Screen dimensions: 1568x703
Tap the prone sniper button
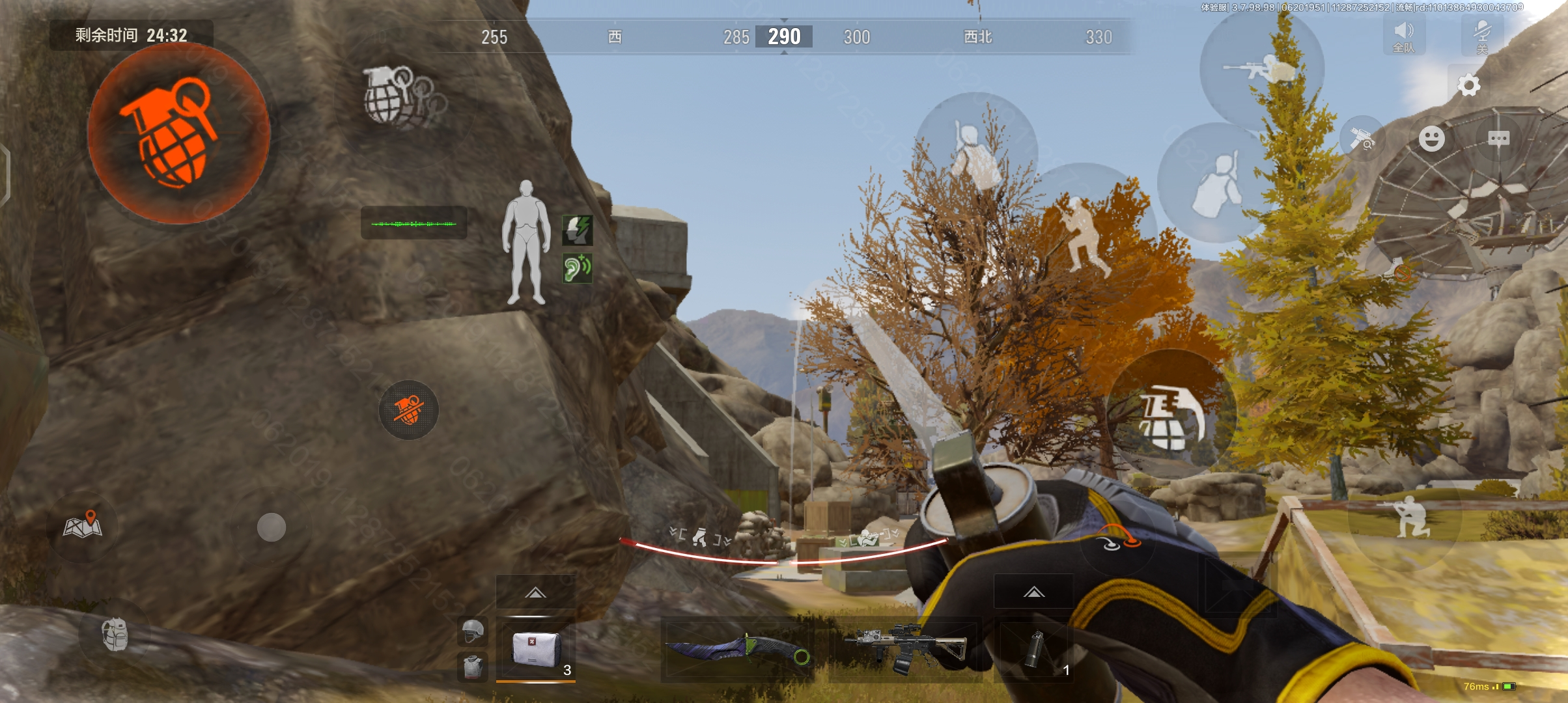(x=1261, y=70)
